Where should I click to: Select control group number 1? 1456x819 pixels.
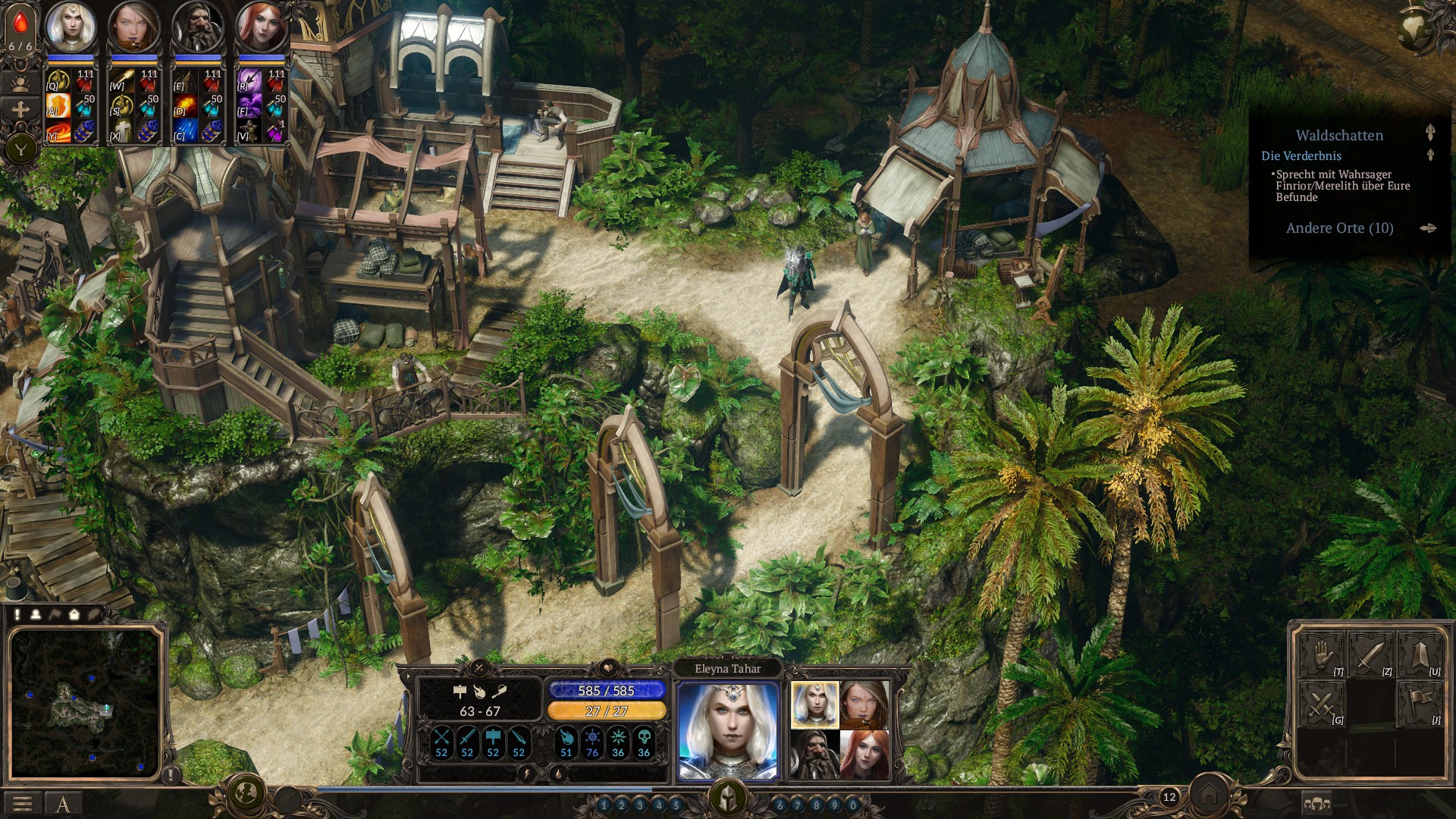[x=604, y=805]
